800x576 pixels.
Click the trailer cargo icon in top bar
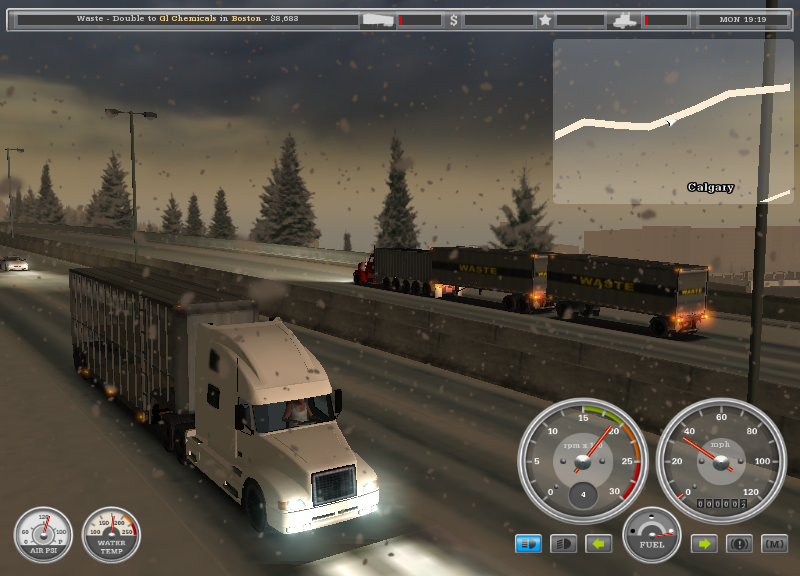click(378, 19)
